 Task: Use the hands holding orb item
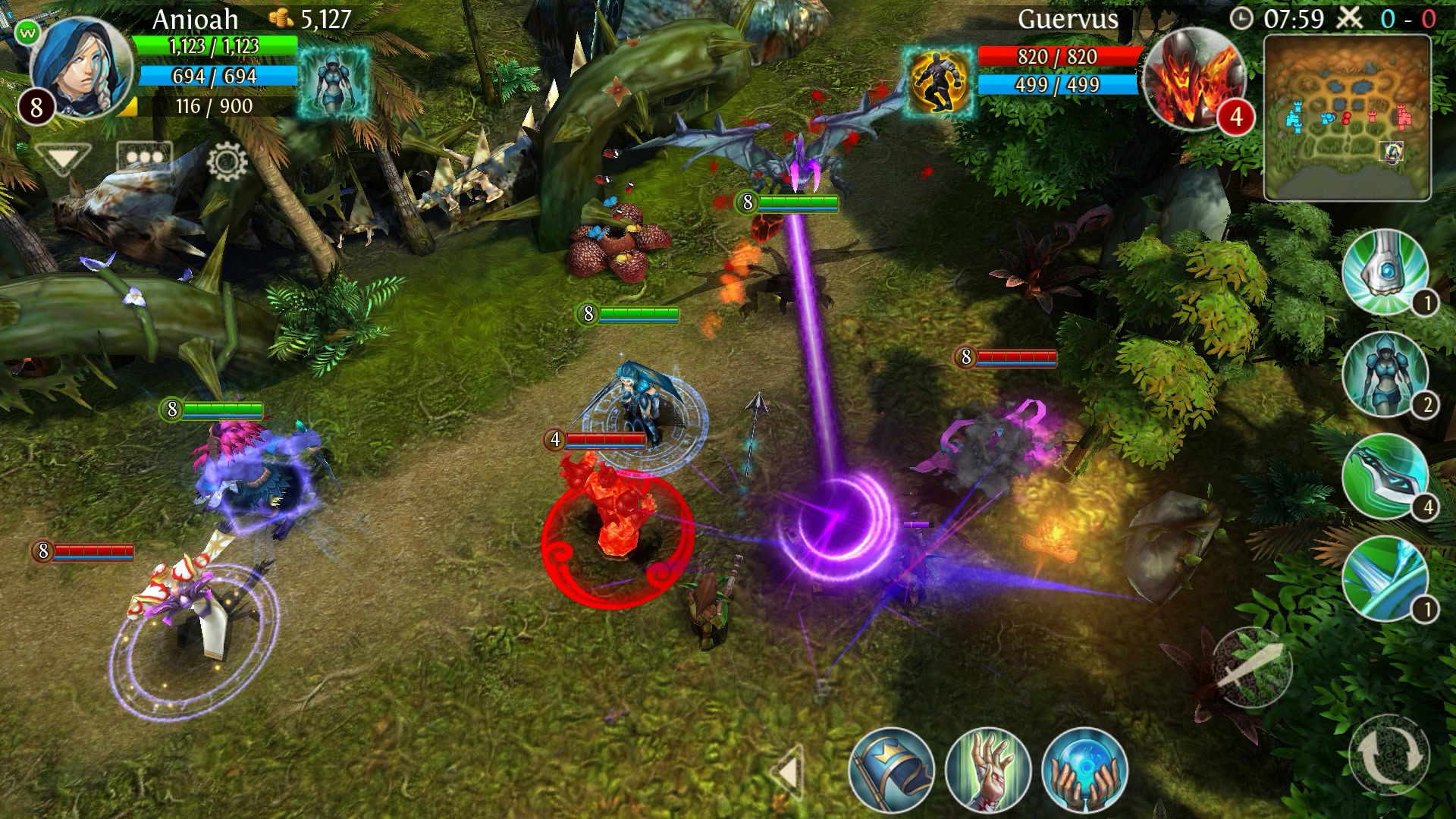click(x=1085, y=770)
